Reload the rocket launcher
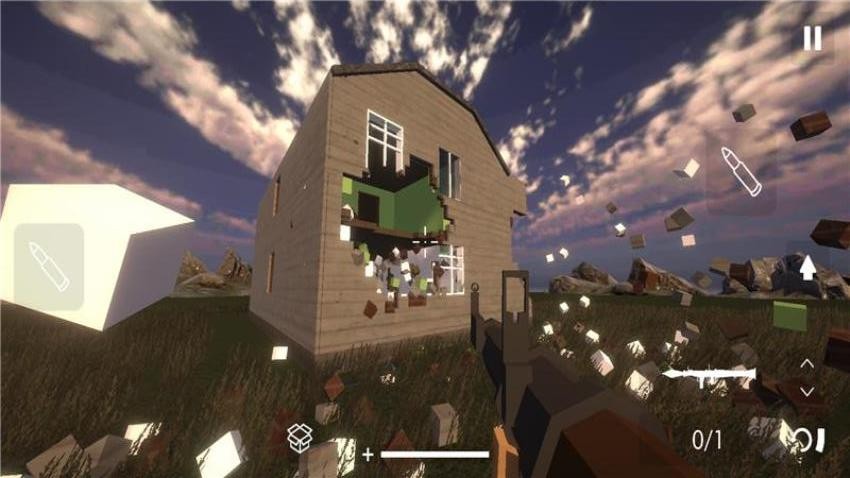850x478 pixels. (x=808, y=440)
